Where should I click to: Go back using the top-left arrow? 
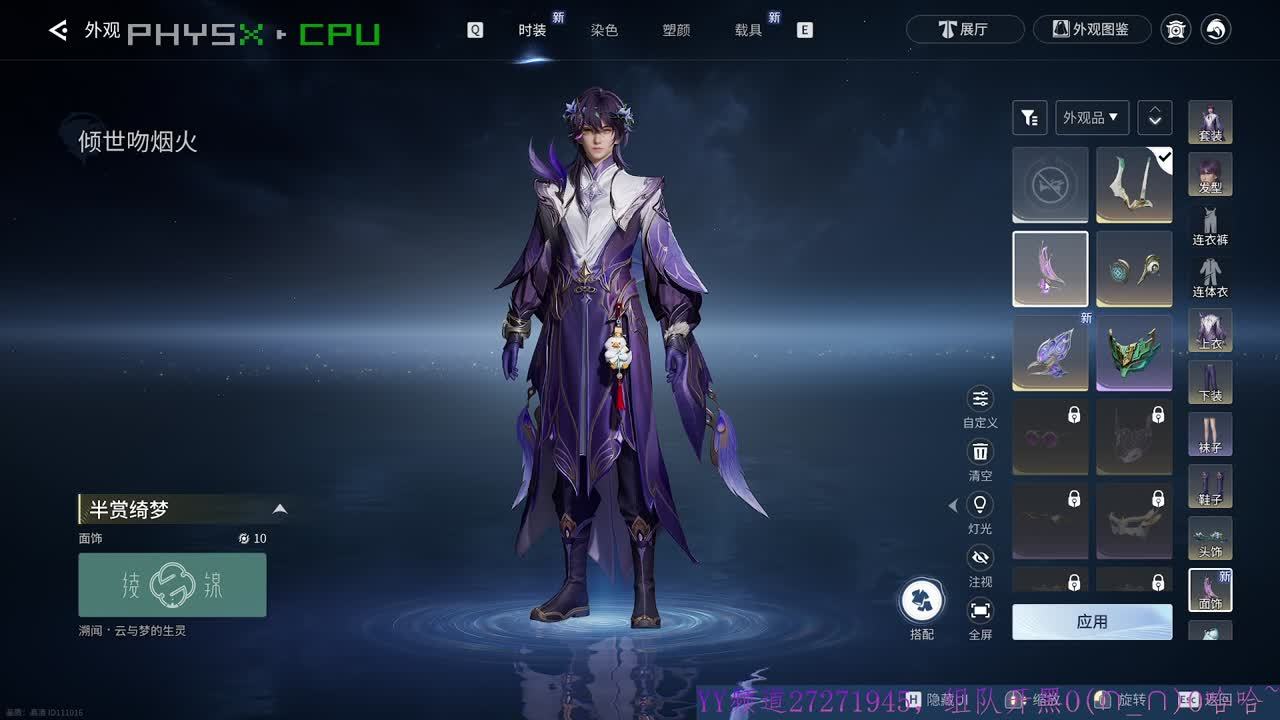[58, 31]
